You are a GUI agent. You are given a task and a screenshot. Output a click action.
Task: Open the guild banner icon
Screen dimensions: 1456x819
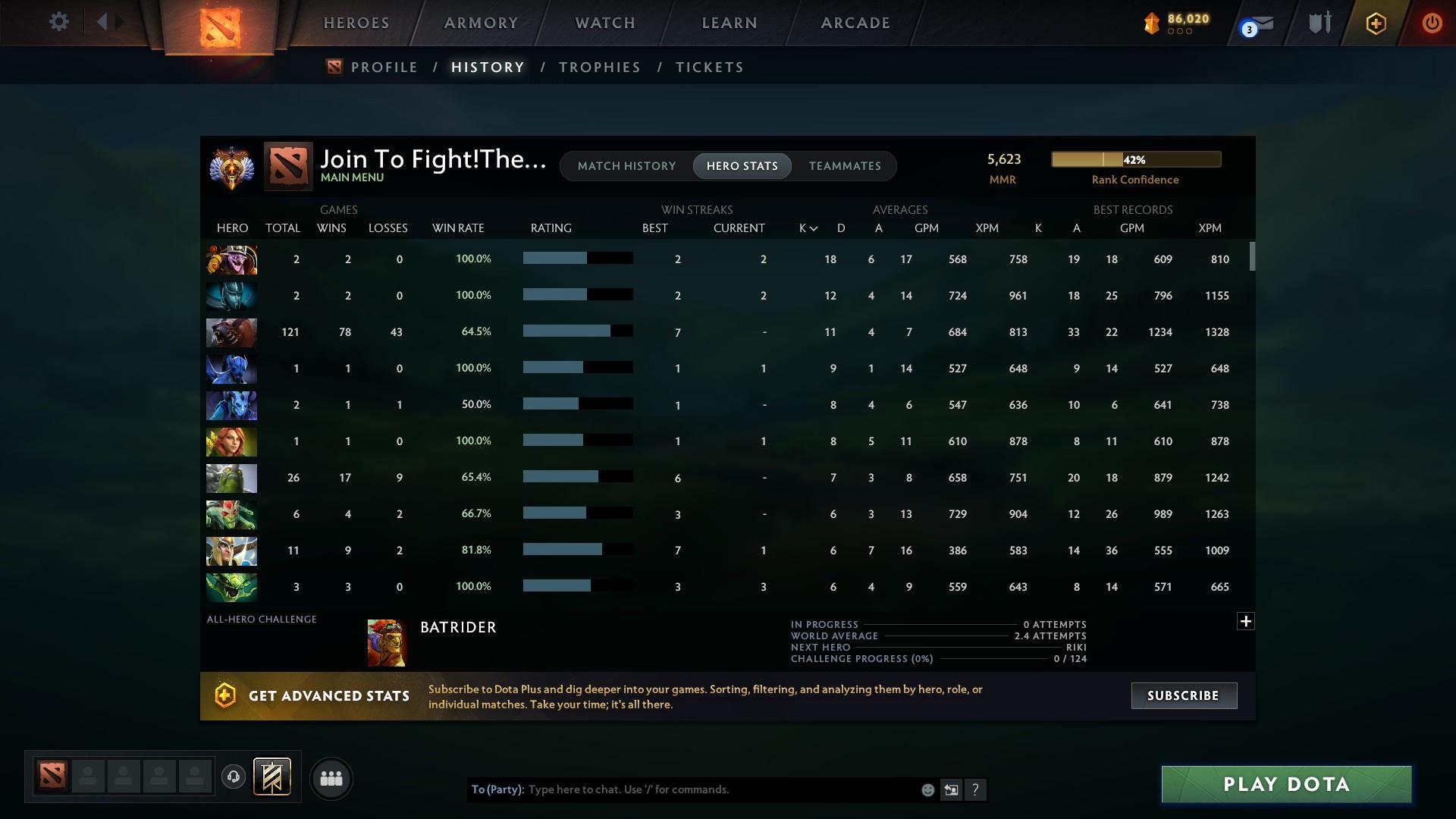[272, 778]
